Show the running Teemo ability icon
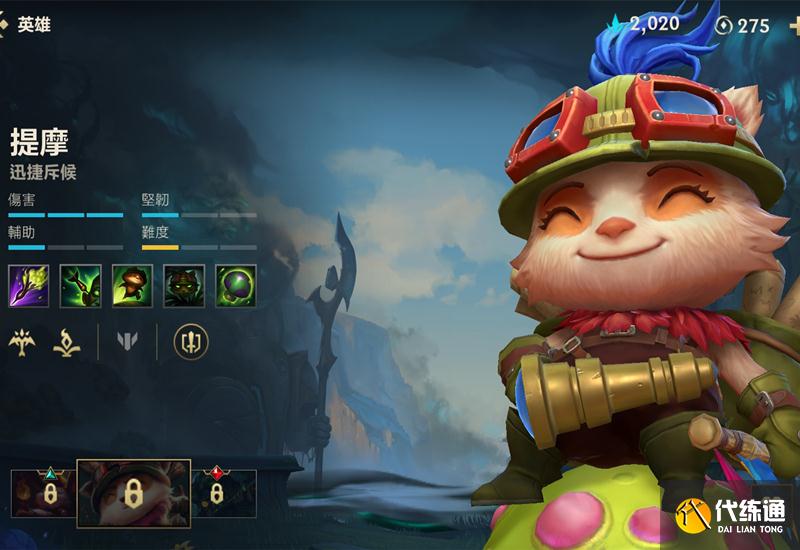Viewport: 800px width, 550px height. tap(132, 285)
